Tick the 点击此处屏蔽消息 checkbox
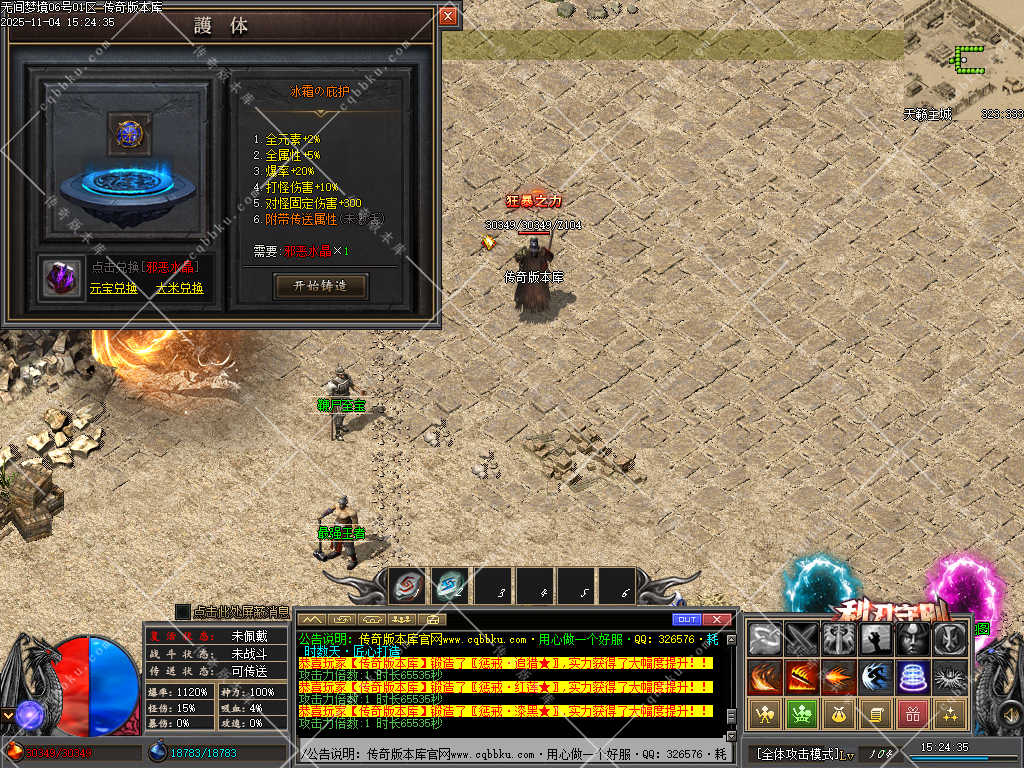The width and height of the screenshot is (1024, 768). (182, 611)
